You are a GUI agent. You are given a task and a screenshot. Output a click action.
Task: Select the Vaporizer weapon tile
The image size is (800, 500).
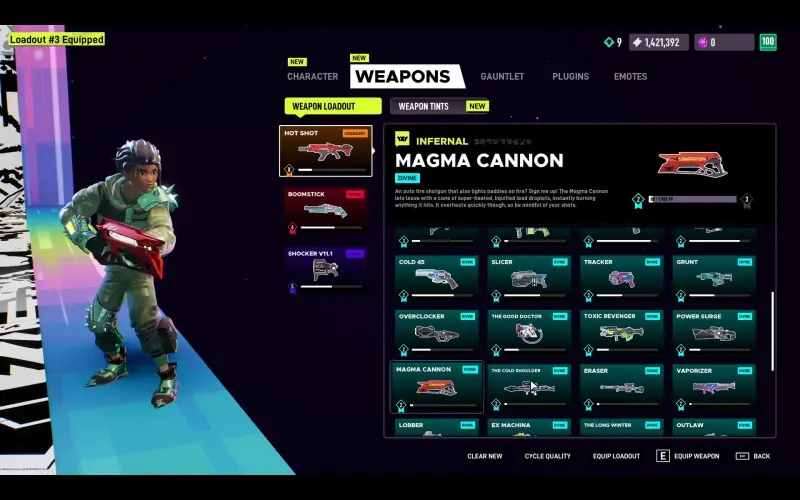714,386
